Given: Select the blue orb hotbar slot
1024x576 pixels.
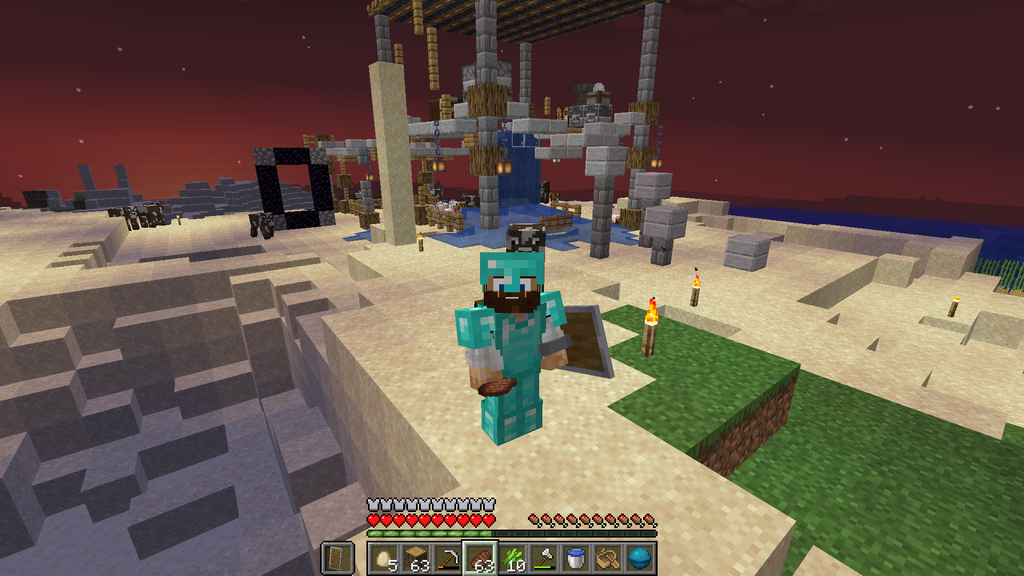Looking at the screenshot, I should coord(641,557).
